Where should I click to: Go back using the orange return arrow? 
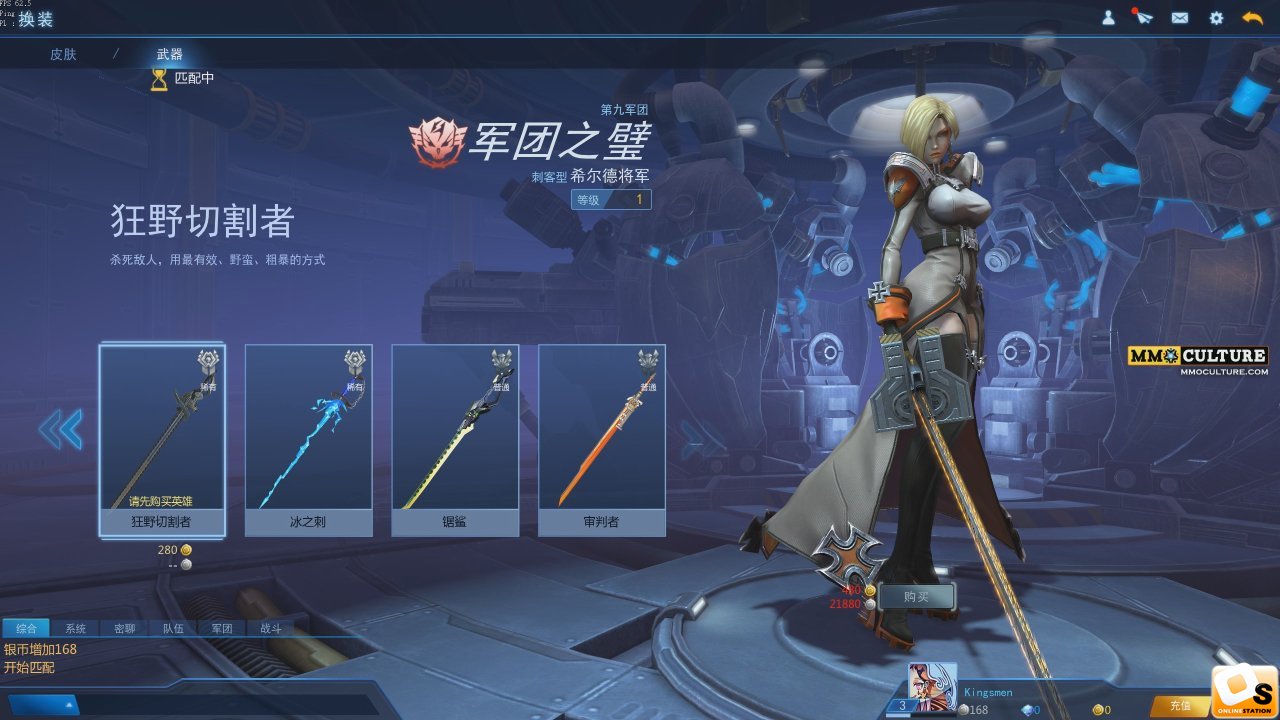(1252, 18)
